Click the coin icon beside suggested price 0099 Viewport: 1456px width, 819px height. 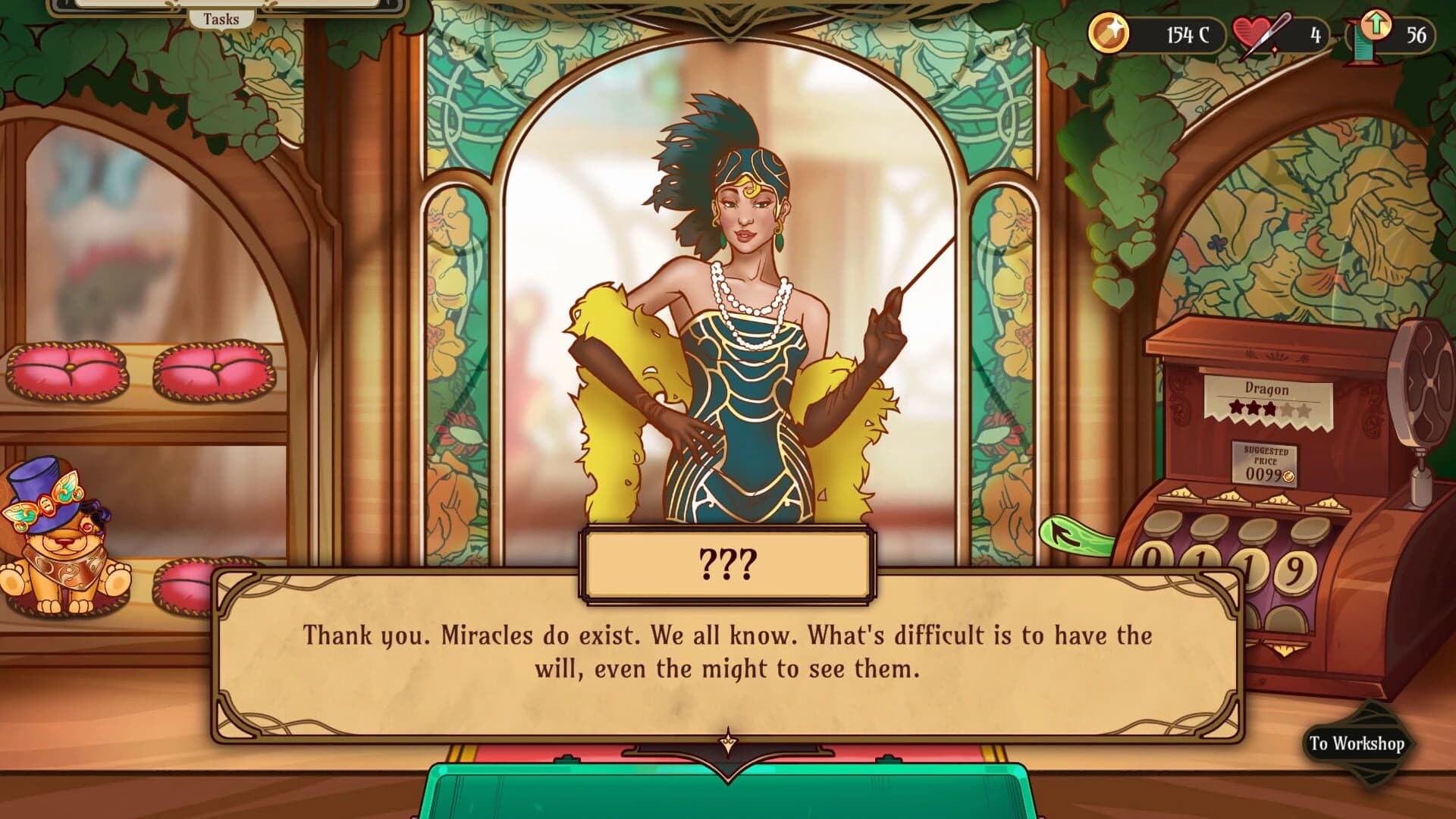tap(1288, 475)
